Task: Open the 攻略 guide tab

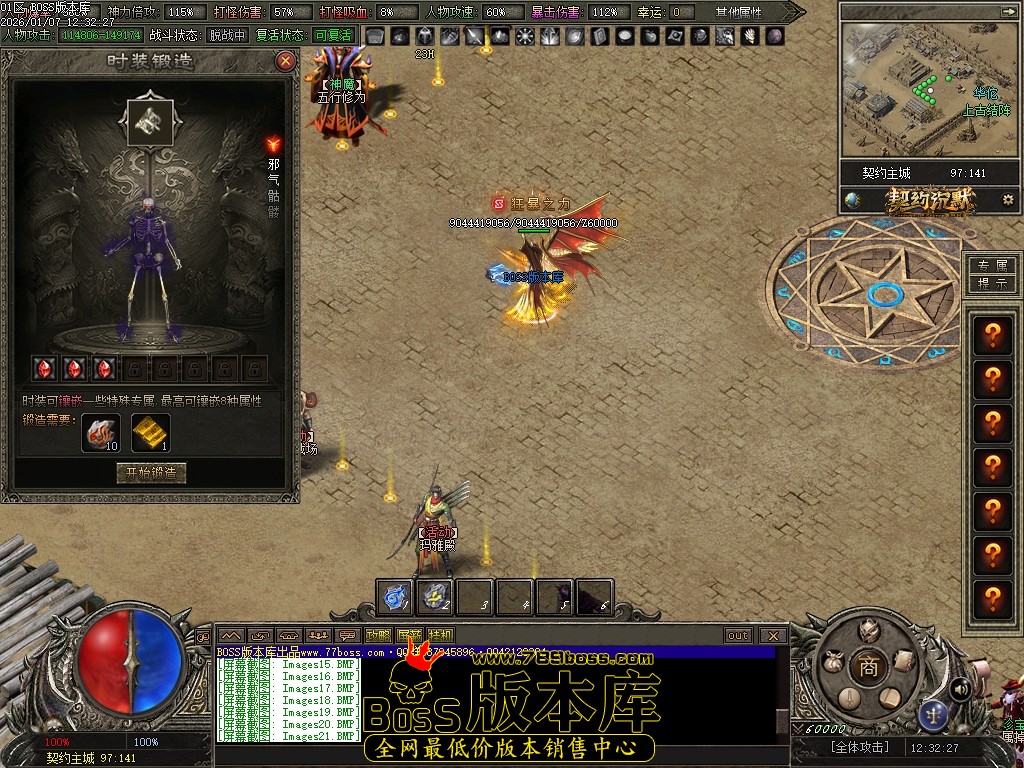Action: pyautogui.click(x=378, y=635)
